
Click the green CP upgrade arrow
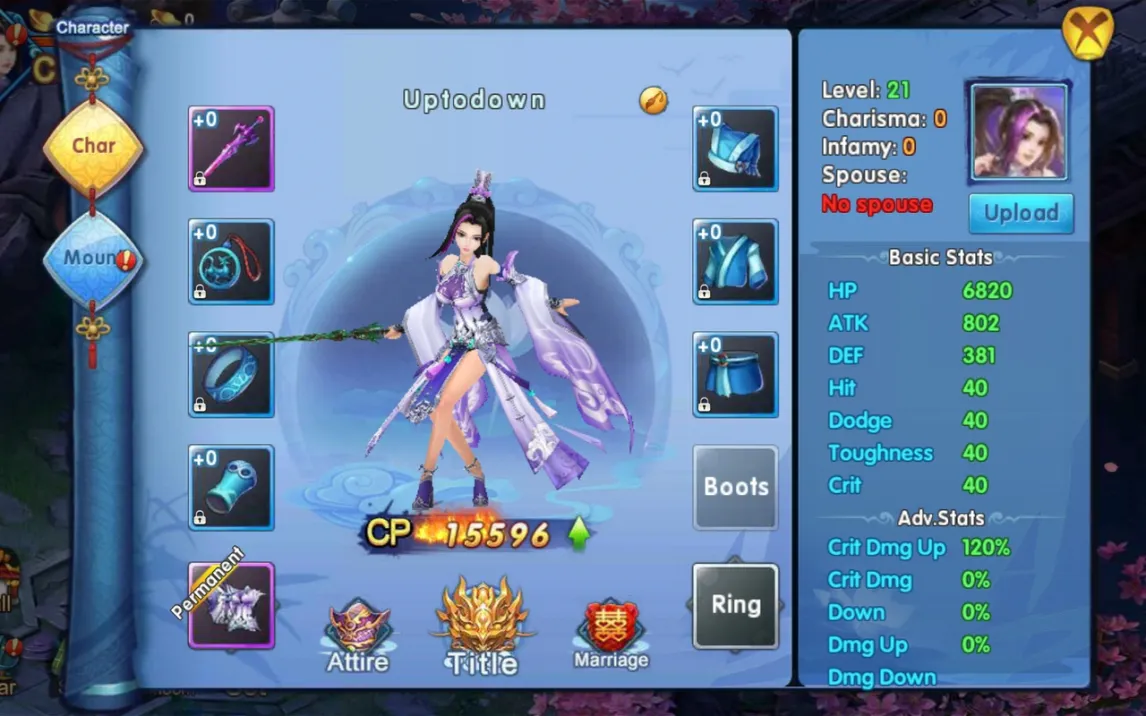tap(578, 533)
